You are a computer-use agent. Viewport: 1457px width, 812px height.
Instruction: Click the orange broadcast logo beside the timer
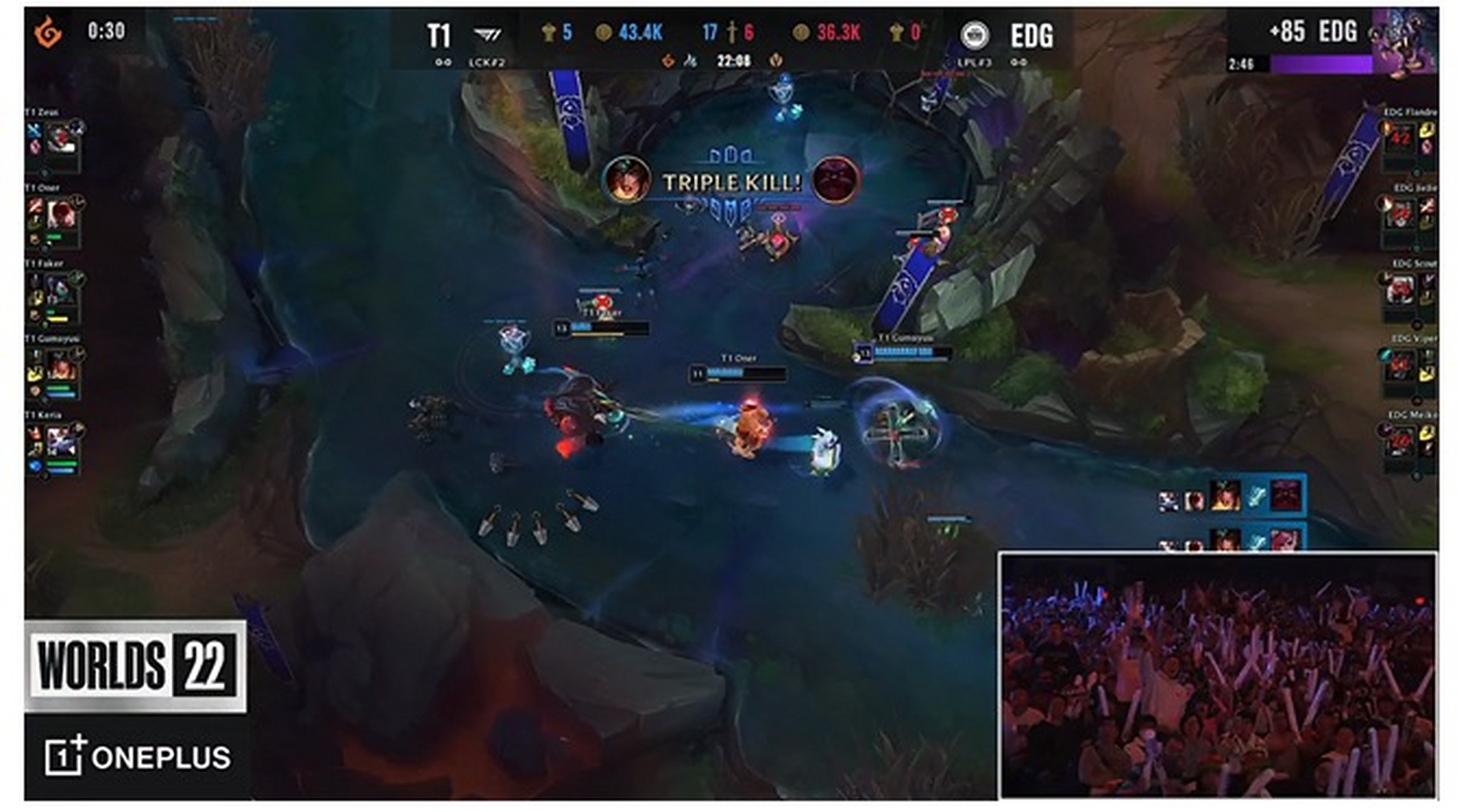48,32
